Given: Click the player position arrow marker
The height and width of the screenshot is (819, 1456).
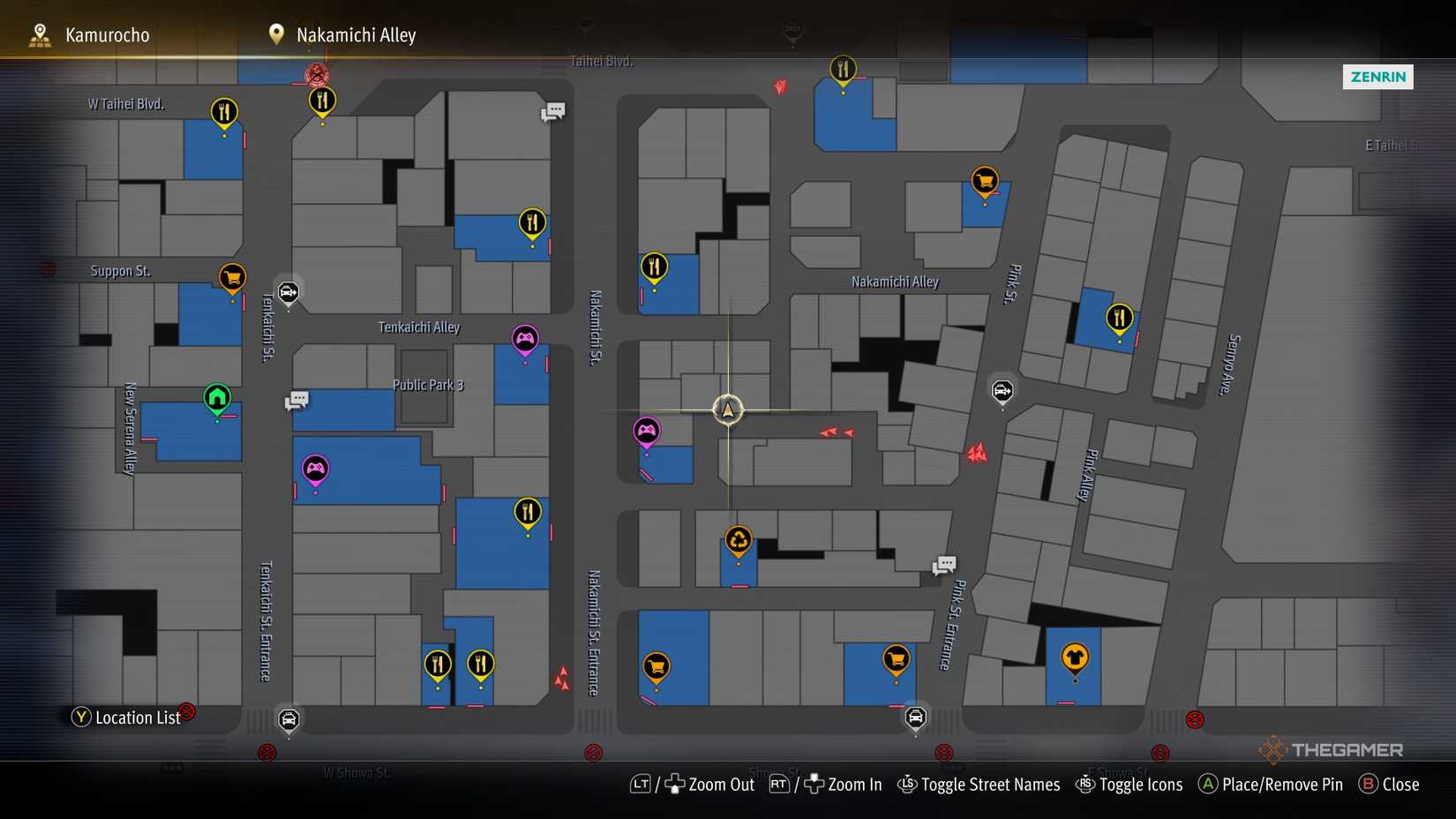Looking at the screenshot, I should click(x=727, y=409).
